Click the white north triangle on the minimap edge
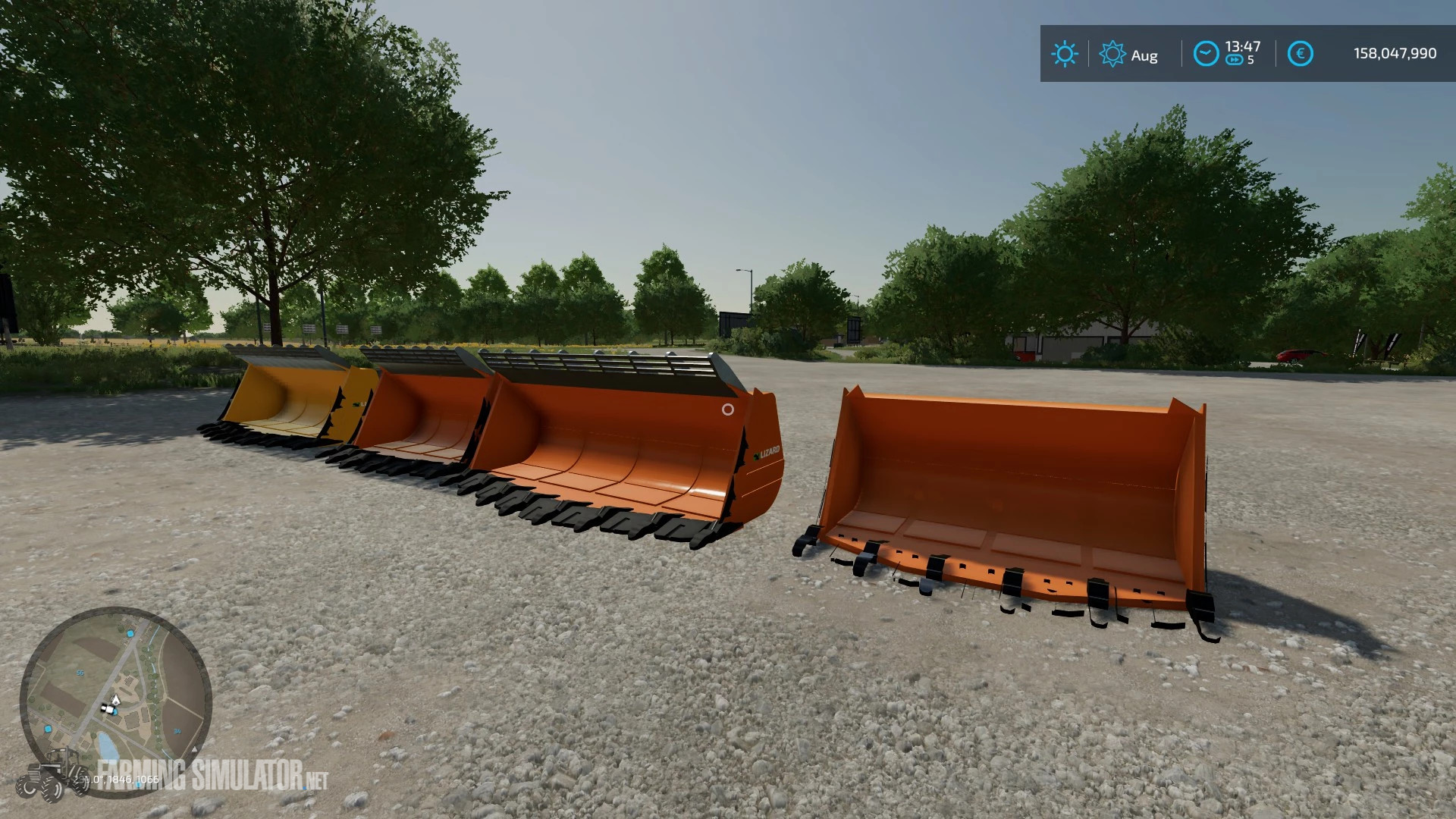This screenshot has height=819, width=1456. pyautogui.click(x=195, y=751)
